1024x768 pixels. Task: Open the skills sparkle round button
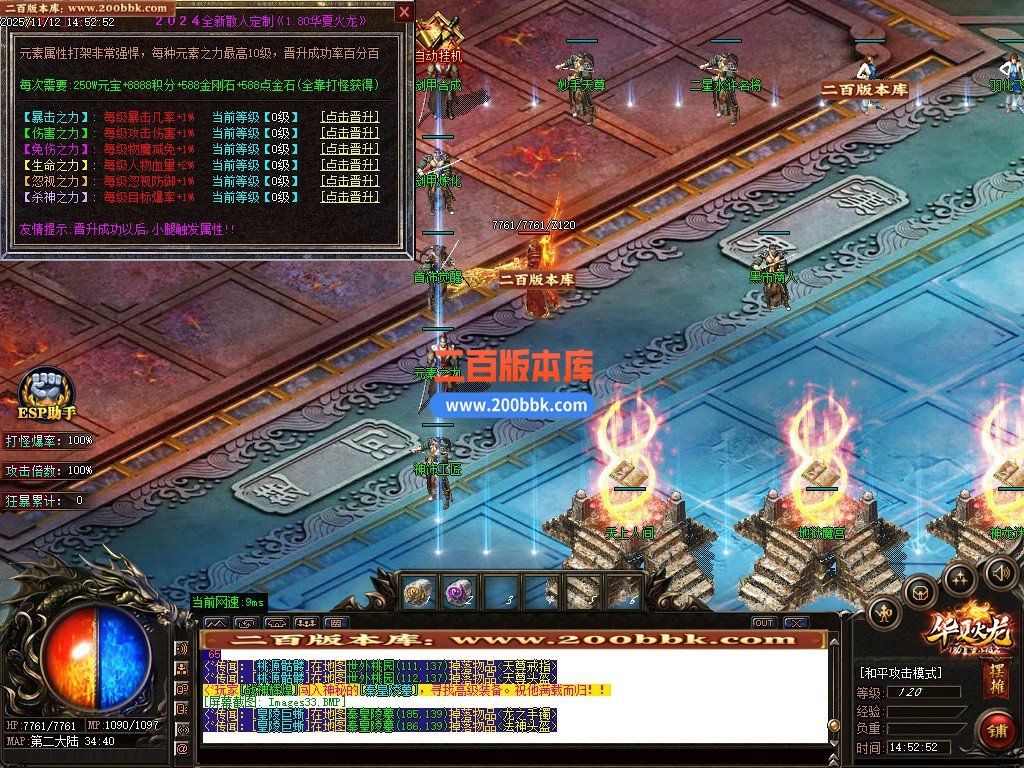point(960,579)
